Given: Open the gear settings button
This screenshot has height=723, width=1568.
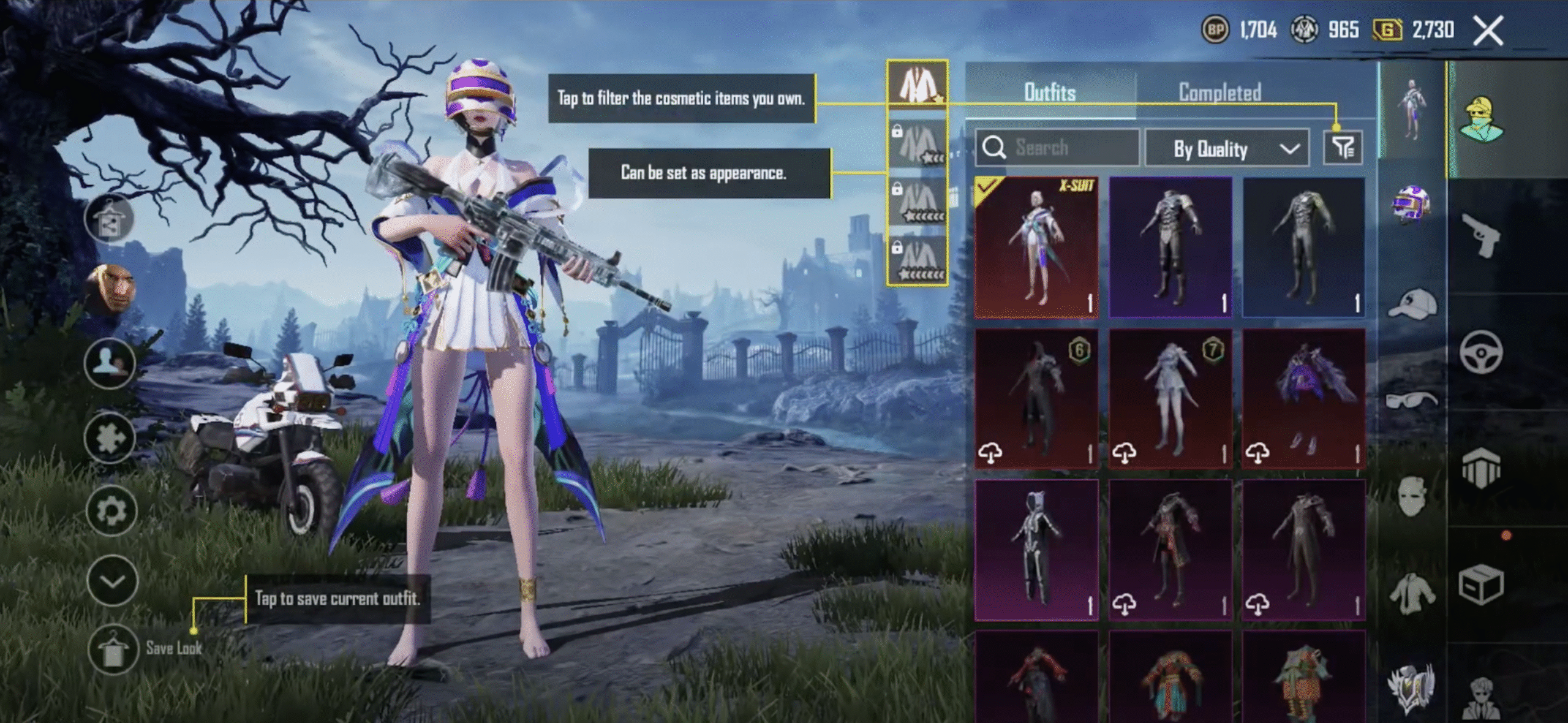Looking at the screenshot, I should (111, 510).
